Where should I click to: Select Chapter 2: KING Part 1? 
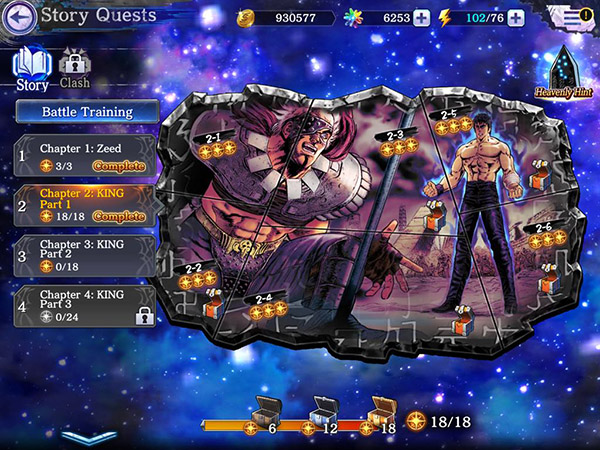pos(86,204)
